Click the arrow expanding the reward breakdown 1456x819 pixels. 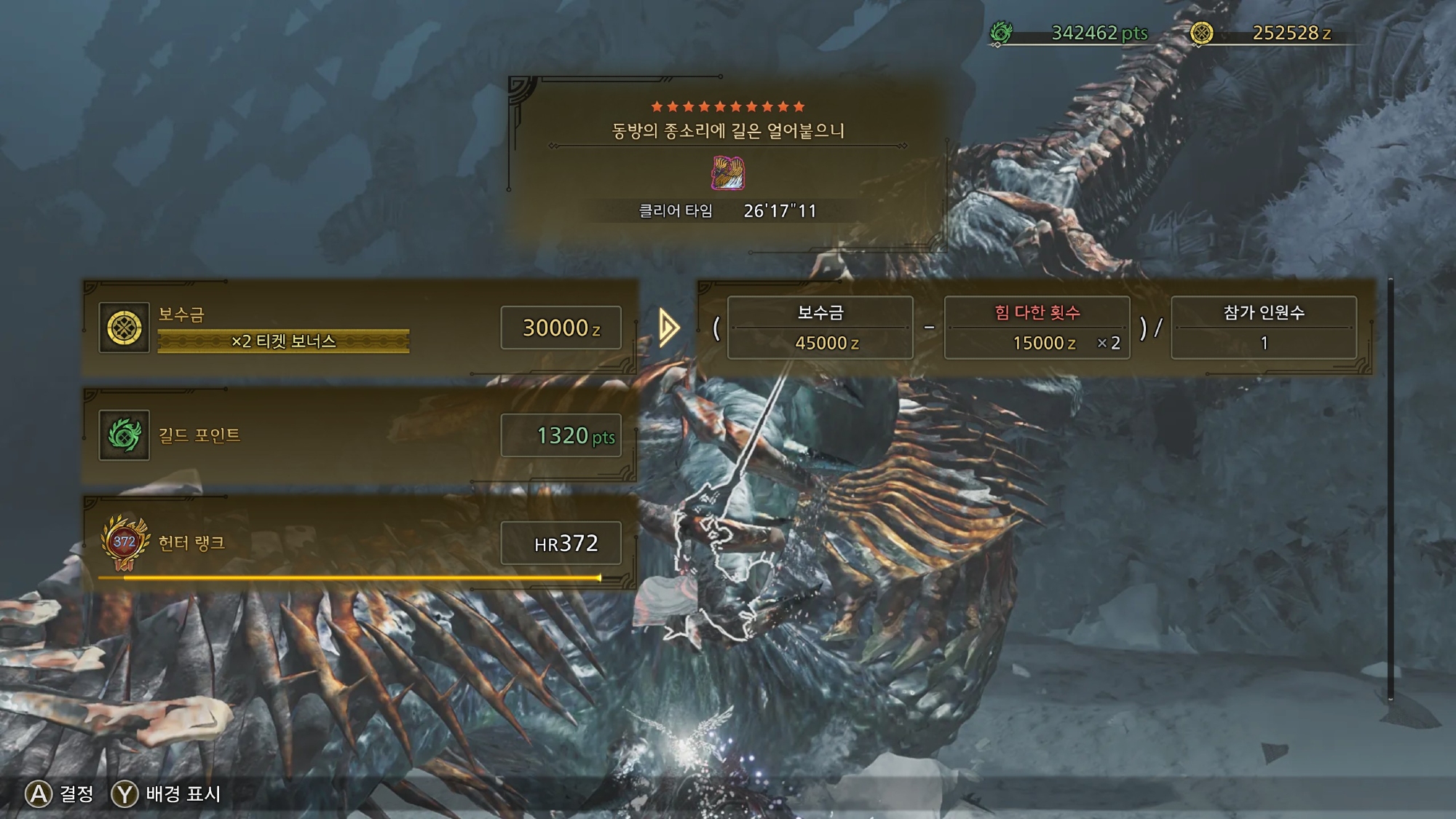(669, 328)
